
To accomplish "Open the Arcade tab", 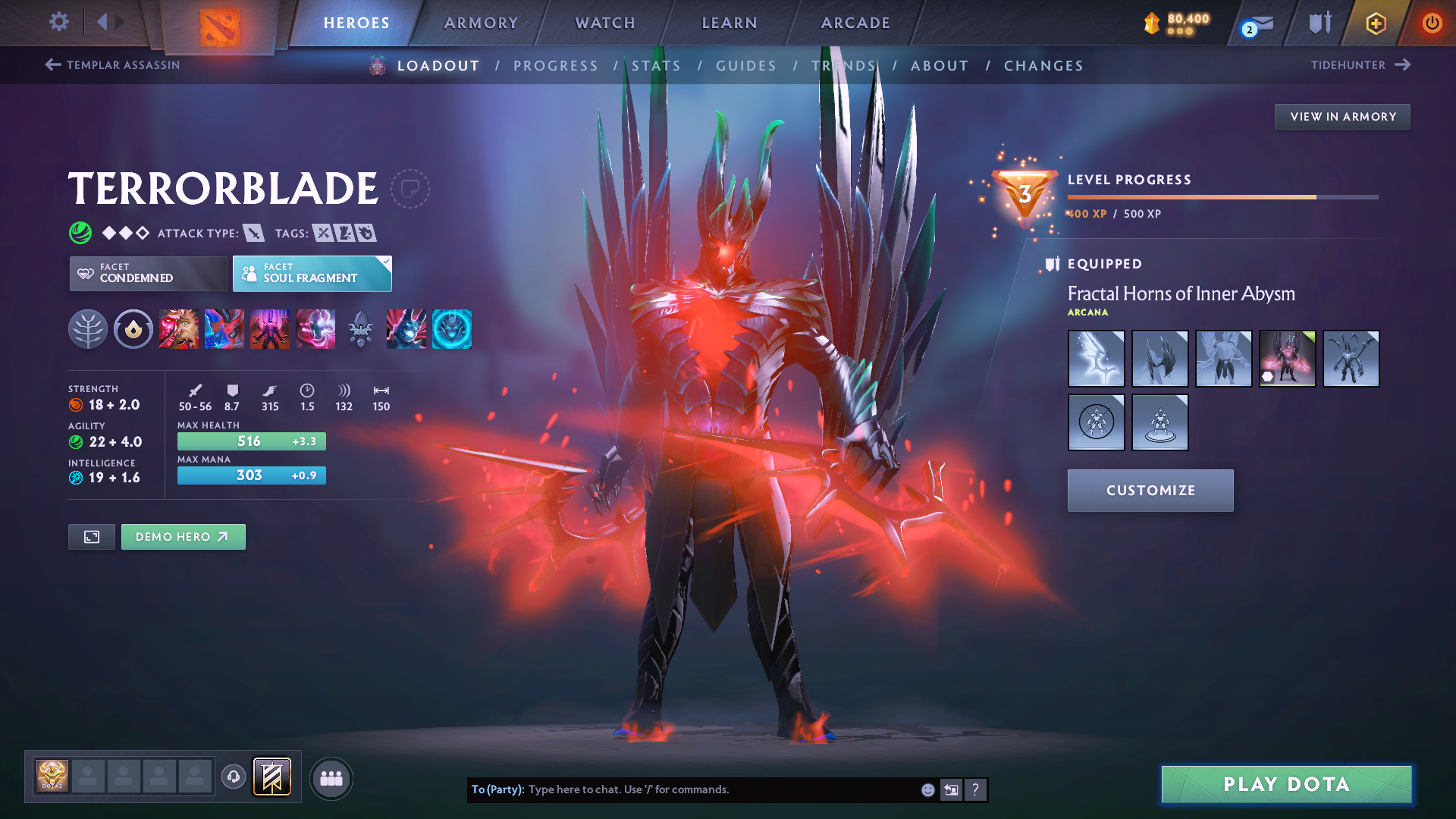I will [855, 23].
